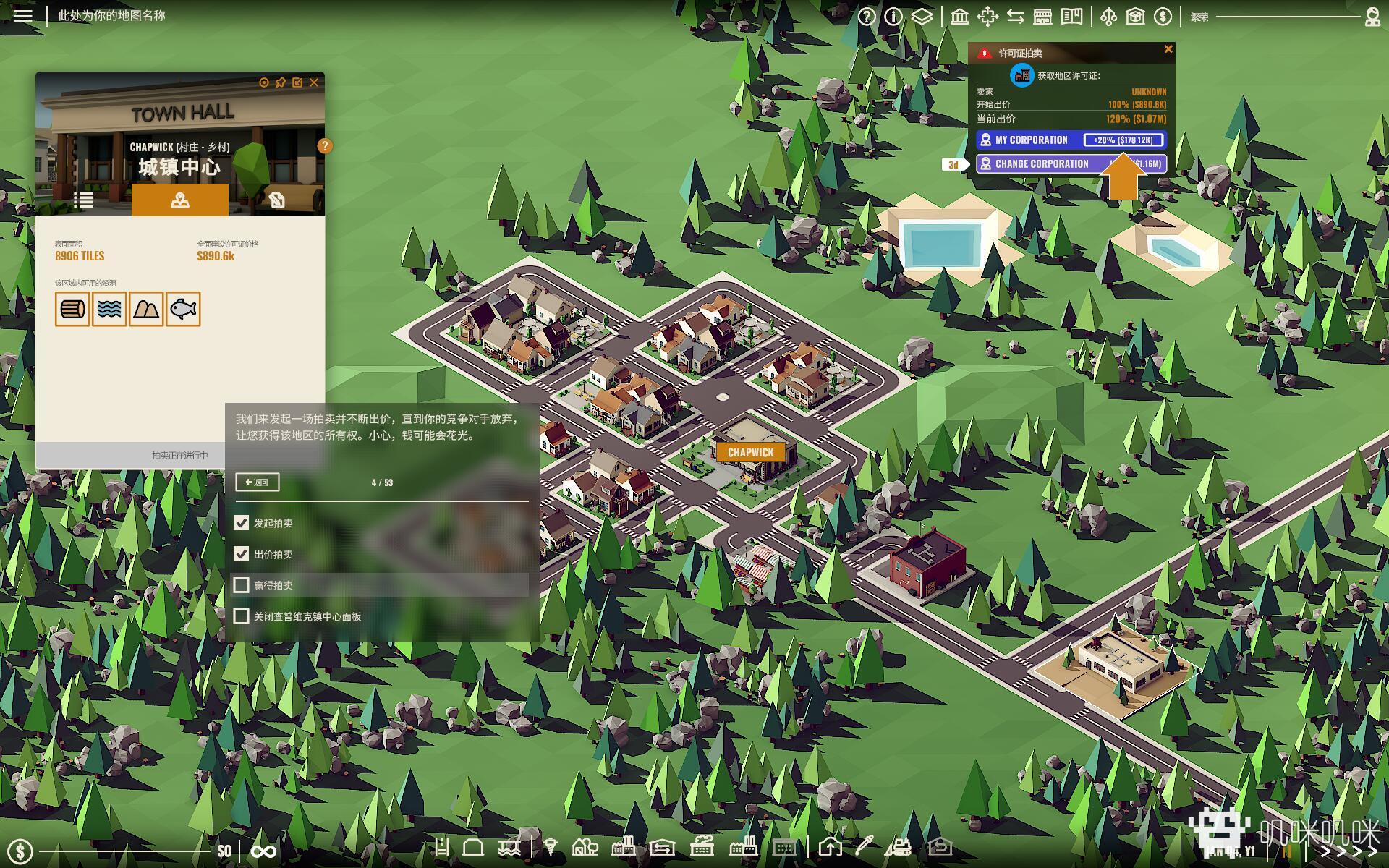Toggle the map layers icon
1389x868 pixels.
click(921, 17)
